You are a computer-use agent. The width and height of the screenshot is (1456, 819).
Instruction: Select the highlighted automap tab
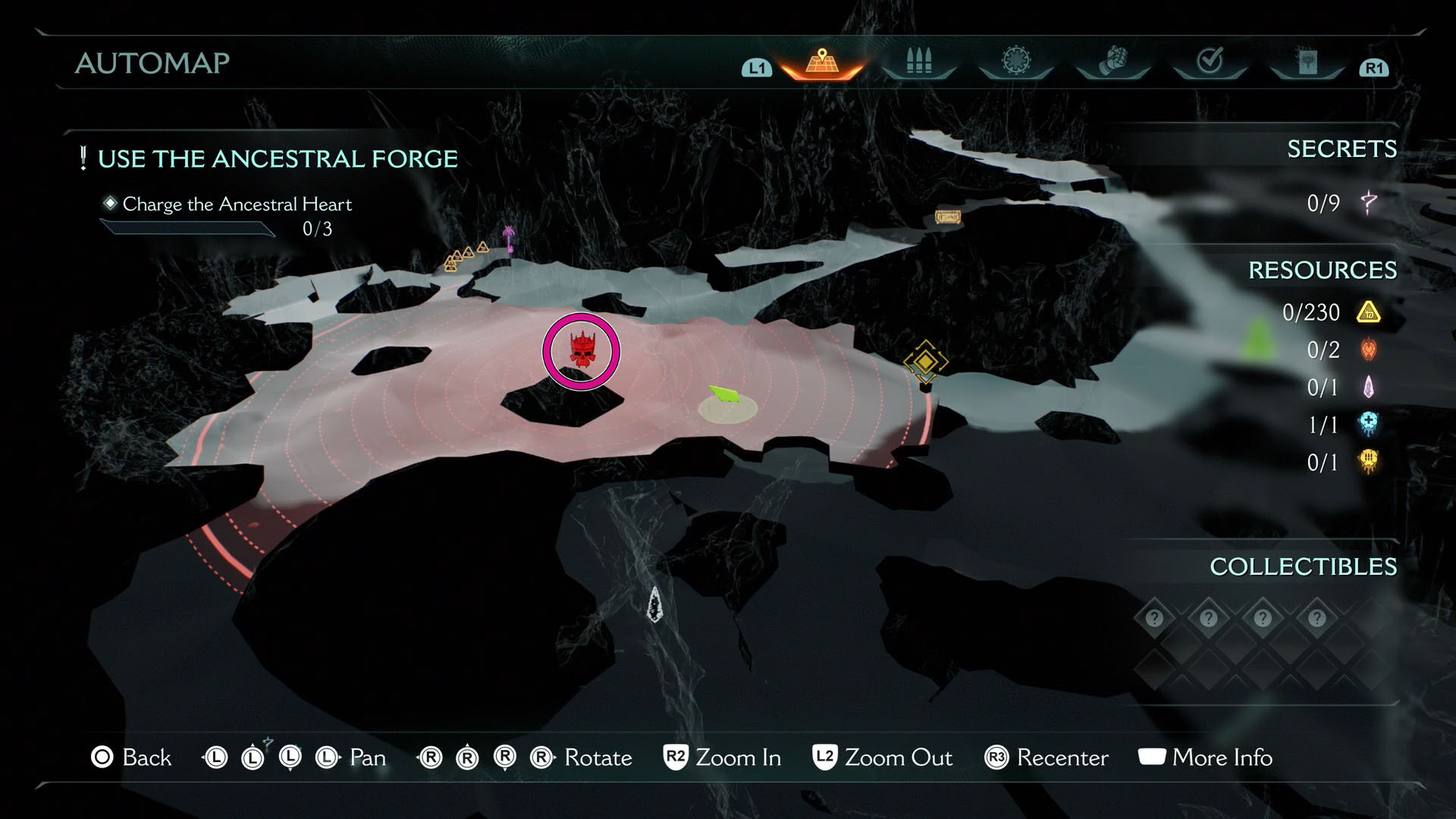pos(821,62)
